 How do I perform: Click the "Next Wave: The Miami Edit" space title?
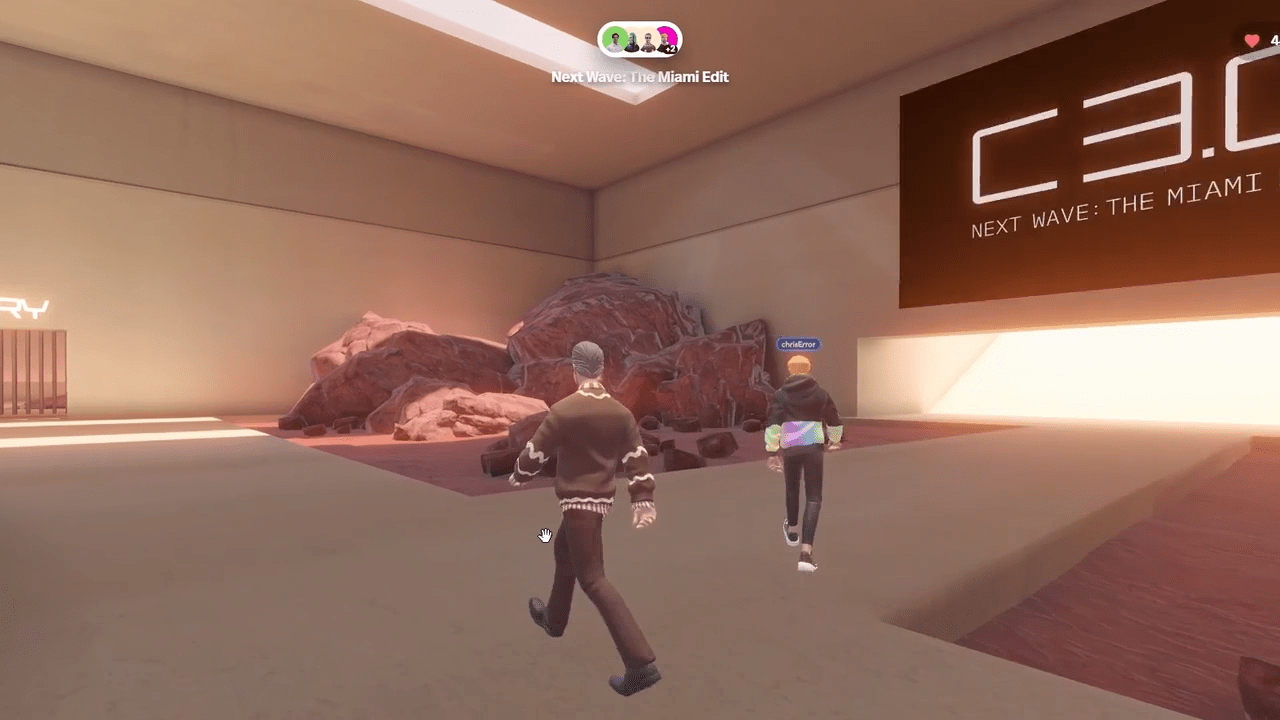(x=640, y=77)
